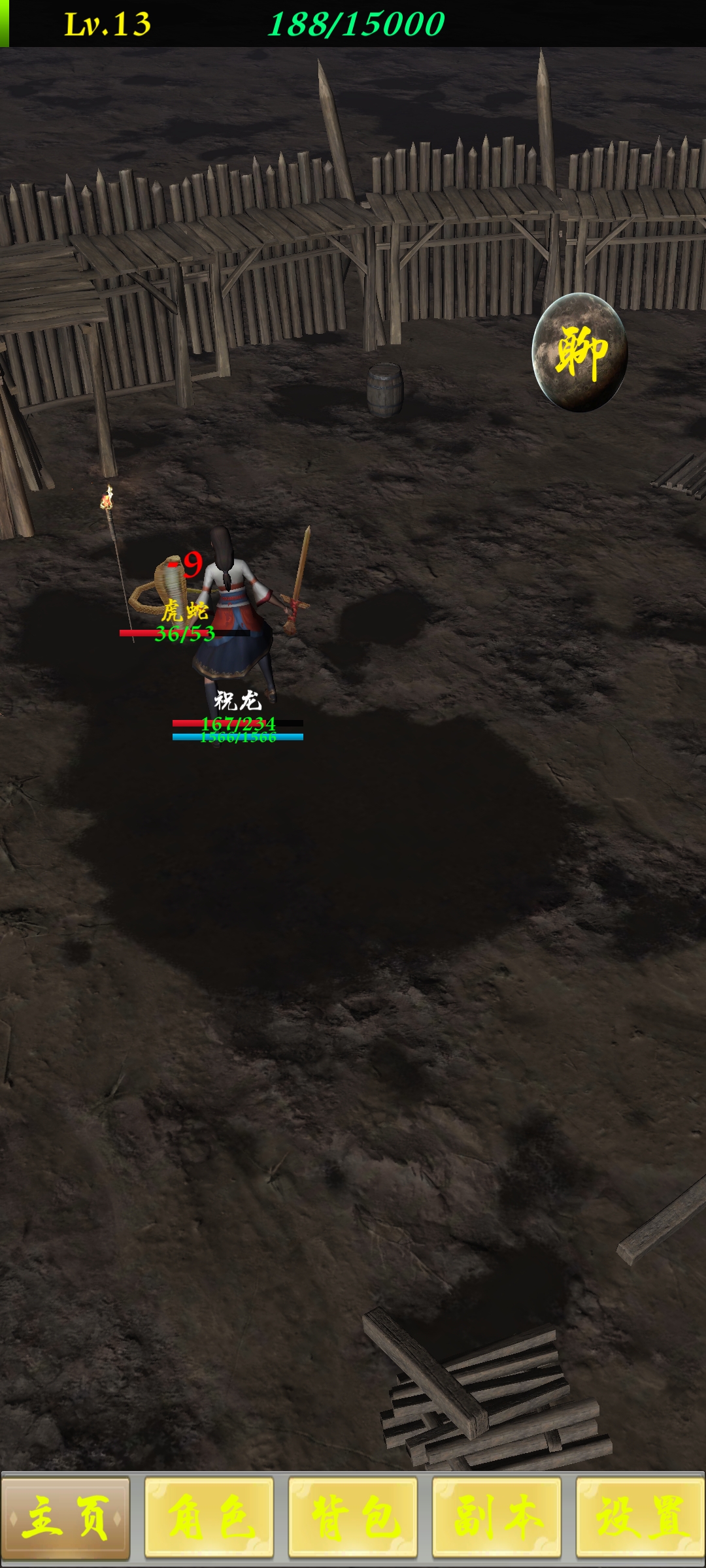Open the 角色 character screen
Viewport: 706px width, 1568px height.
(209, 1517)
